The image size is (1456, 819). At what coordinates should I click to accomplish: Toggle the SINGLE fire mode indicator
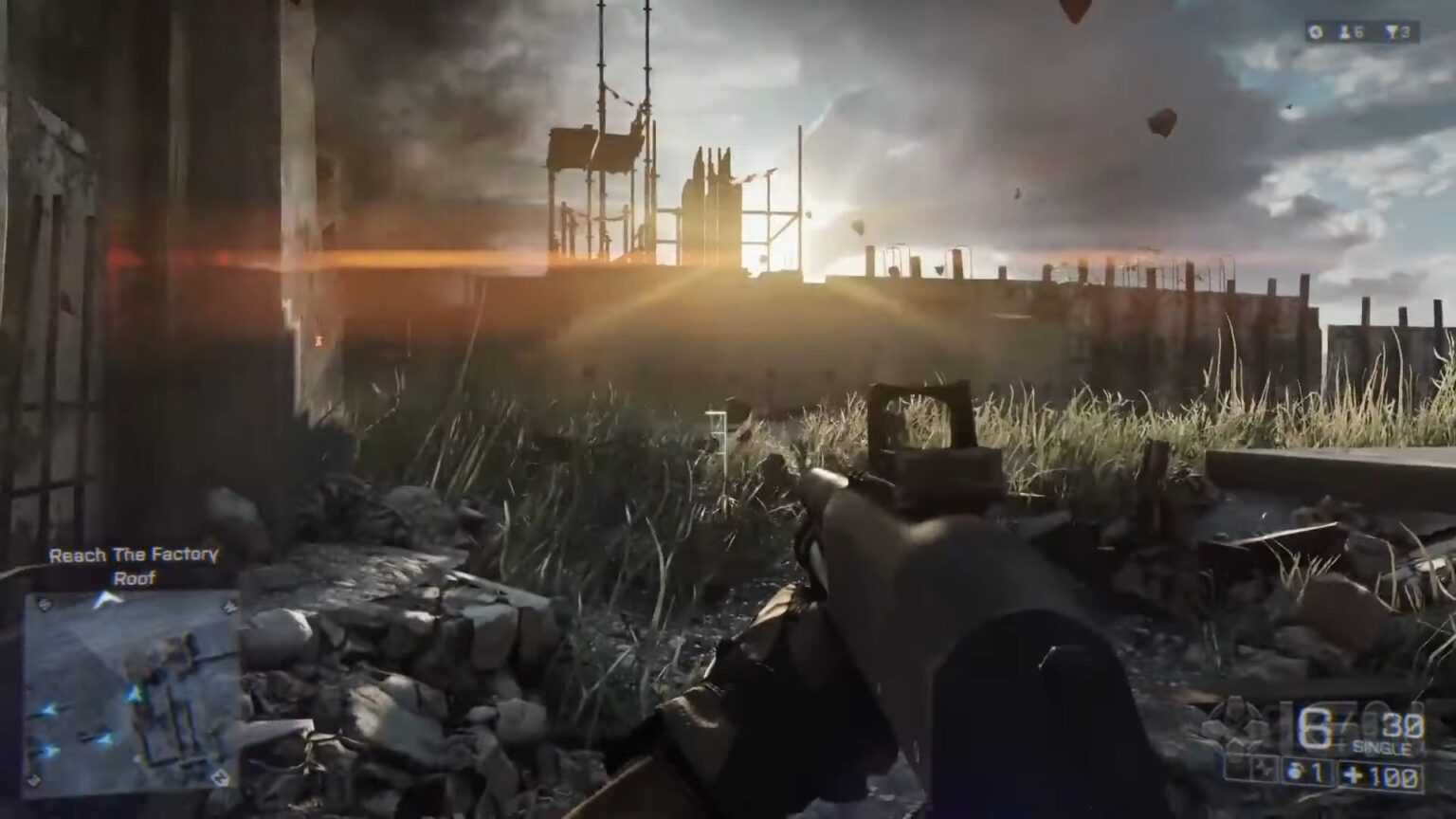[1382, 747]
